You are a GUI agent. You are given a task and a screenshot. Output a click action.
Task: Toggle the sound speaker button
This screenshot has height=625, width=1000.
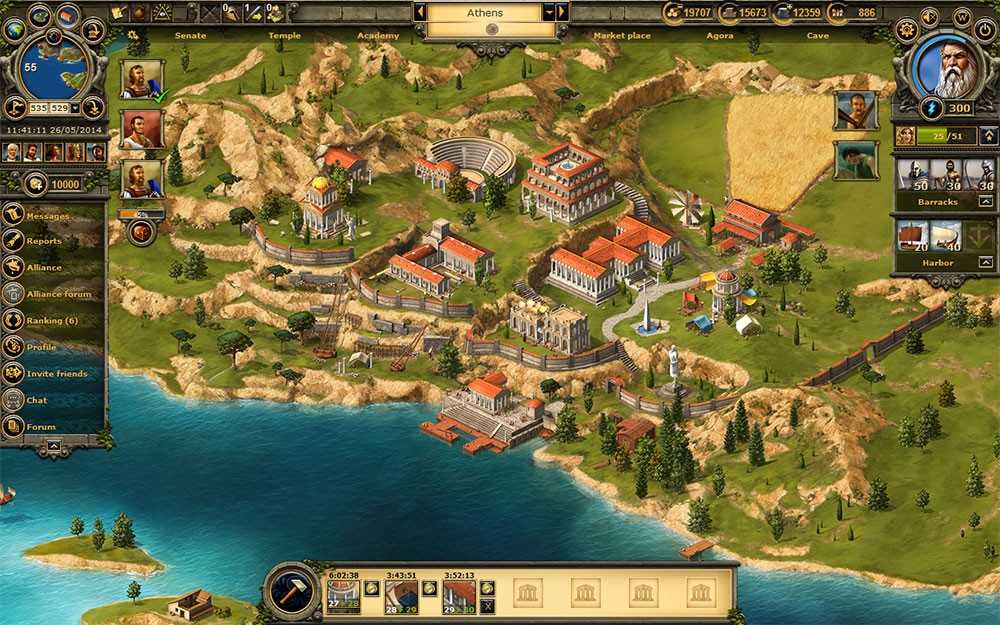(930, 17)
